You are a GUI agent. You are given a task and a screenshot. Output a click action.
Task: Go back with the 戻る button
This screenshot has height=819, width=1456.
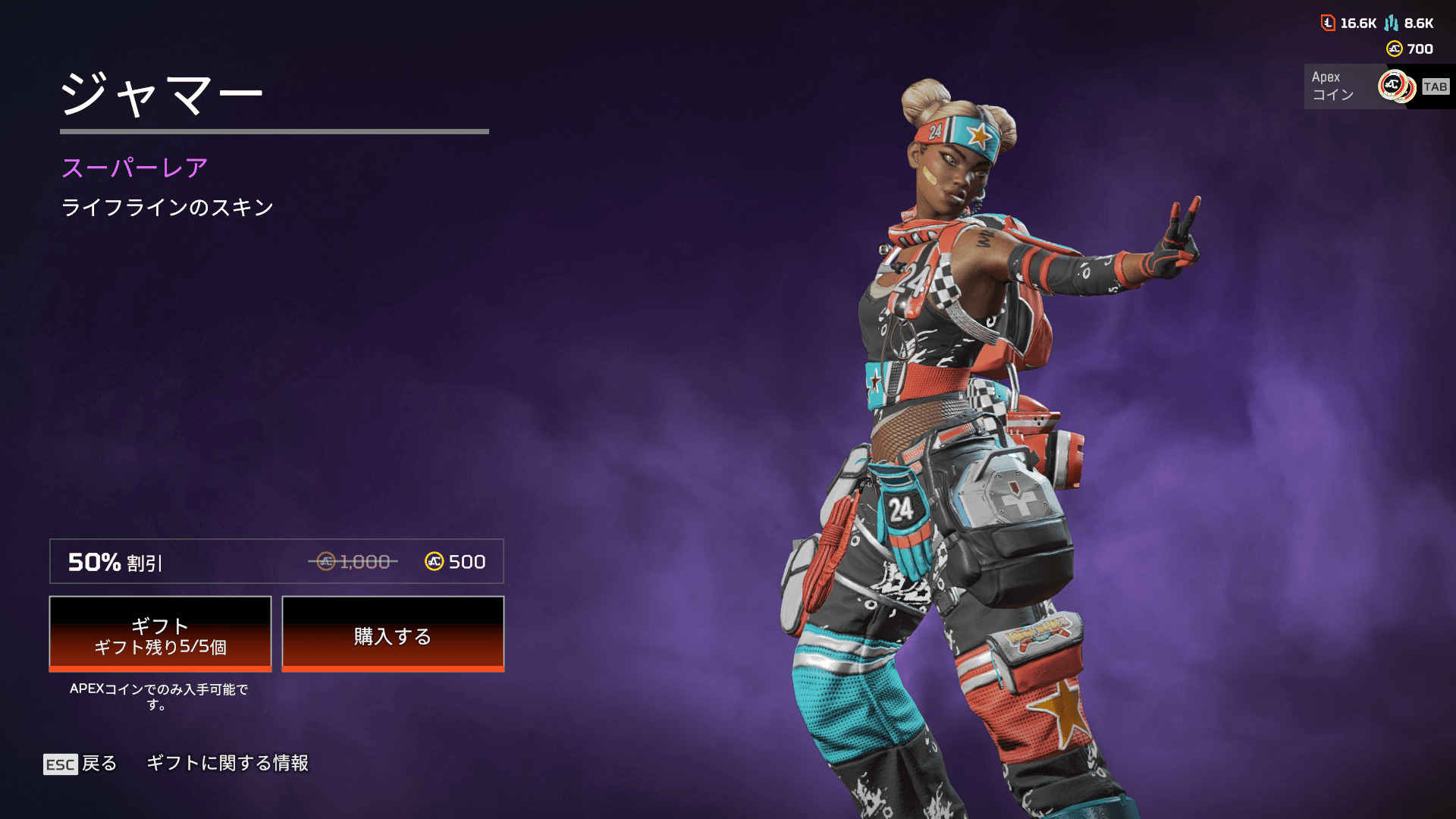81,764
